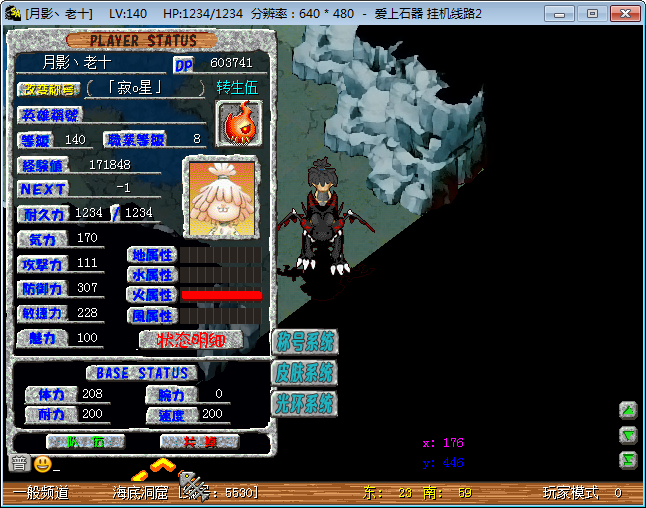The image size is (646, 508).
Task: Click the green down-arrow chat scroll button
Action: click(628, 434)
